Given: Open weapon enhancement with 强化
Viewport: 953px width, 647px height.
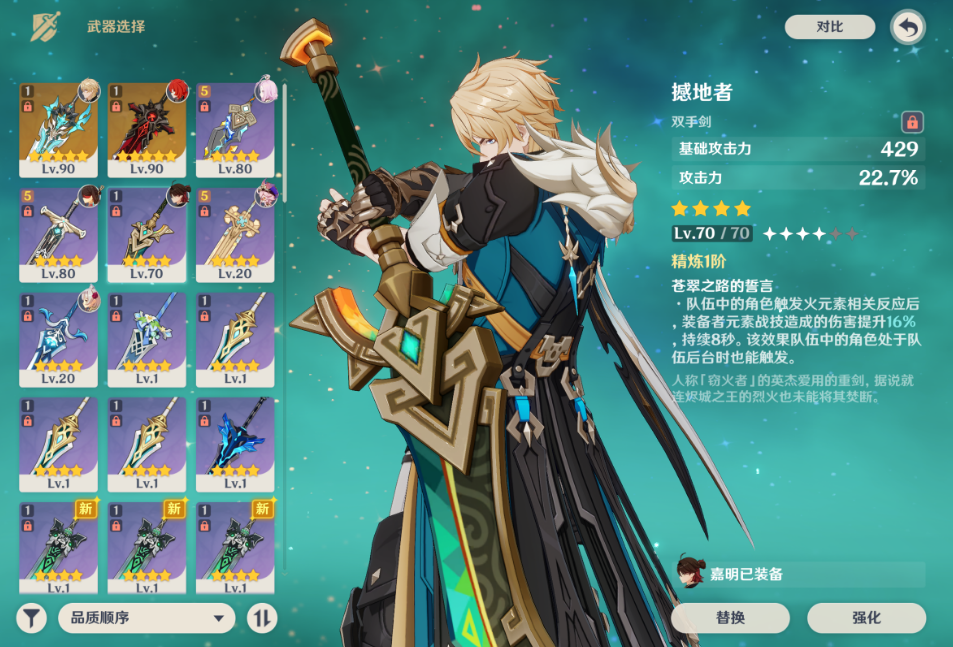Looking at the screenshot, I should (866, 618).
